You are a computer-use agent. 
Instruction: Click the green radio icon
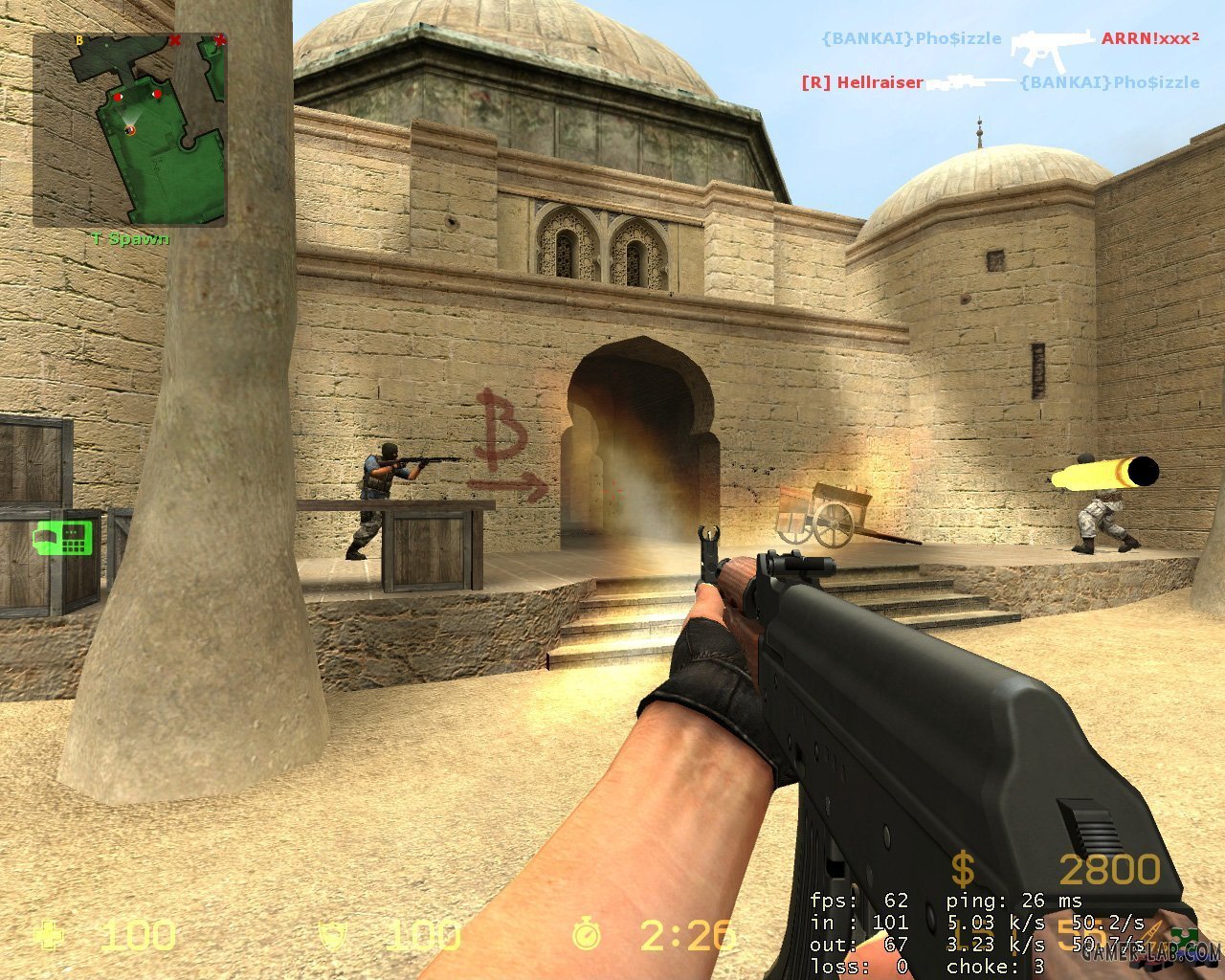pos(62,537)
